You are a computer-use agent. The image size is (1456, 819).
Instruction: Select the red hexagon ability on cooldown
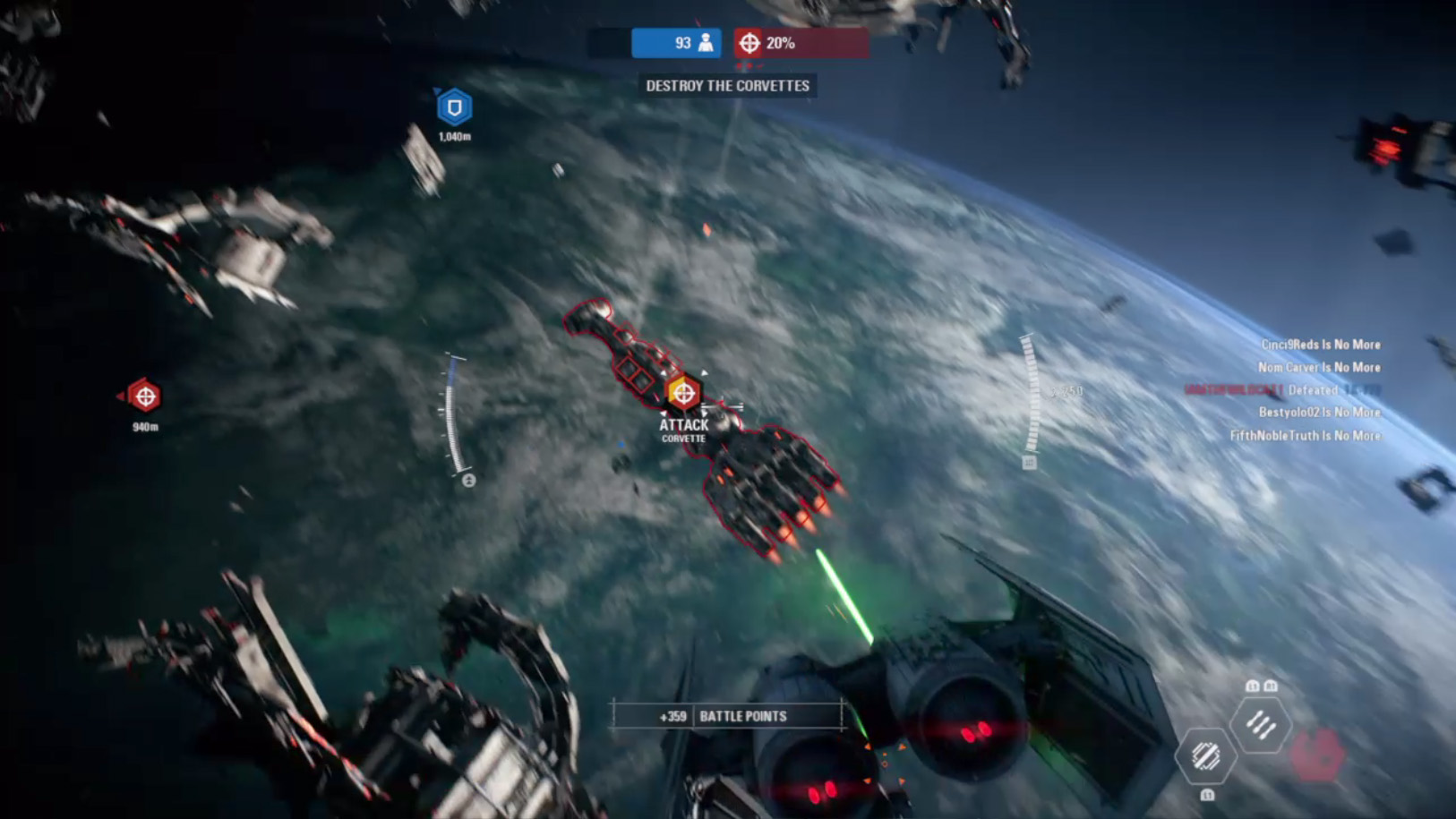click(1317, 753)
